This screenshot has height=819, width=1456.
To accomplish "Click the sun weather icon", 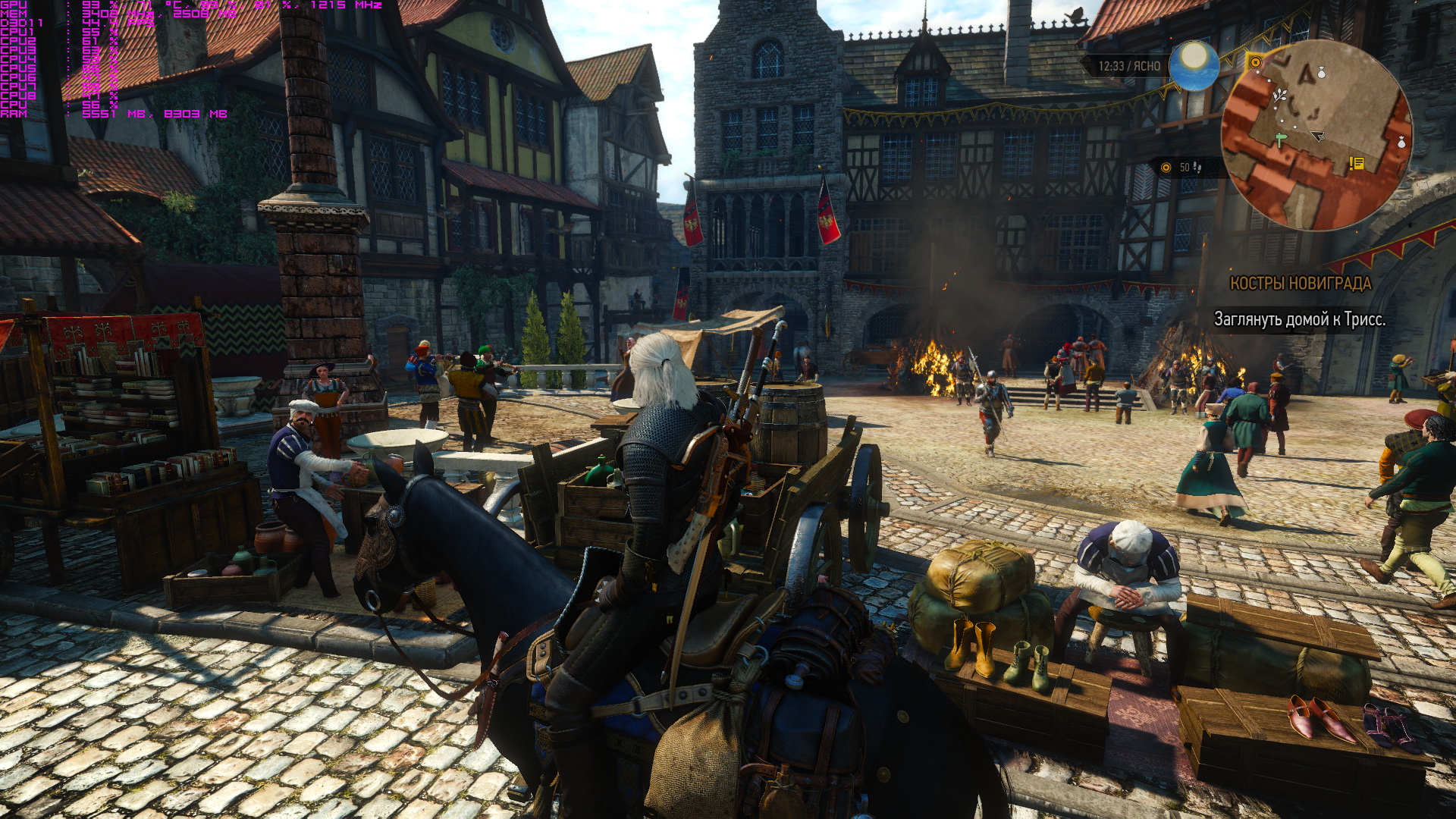I will tap(1194, 64).
